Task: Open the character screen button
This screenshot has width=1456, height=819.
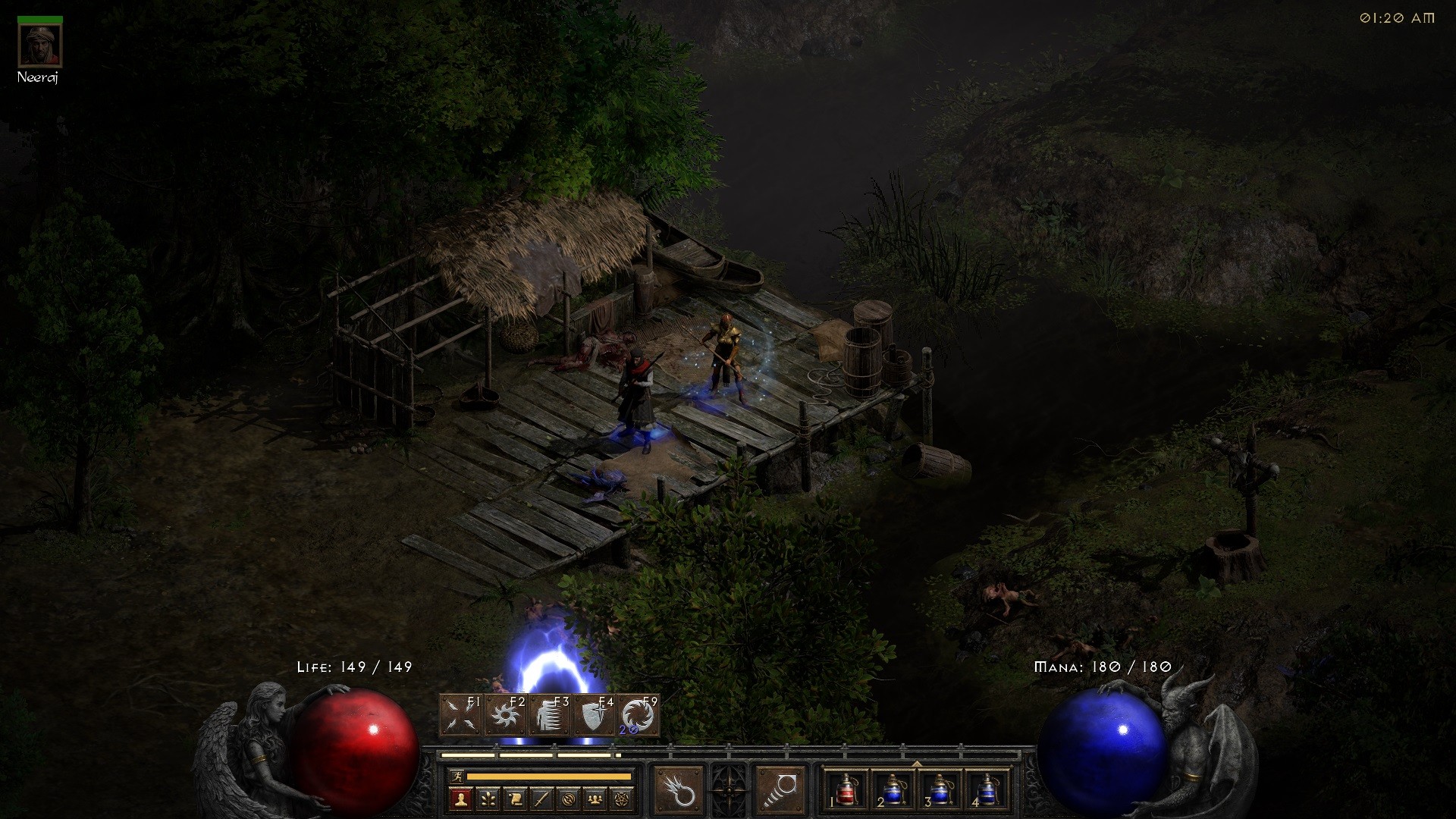Action: 461,799
